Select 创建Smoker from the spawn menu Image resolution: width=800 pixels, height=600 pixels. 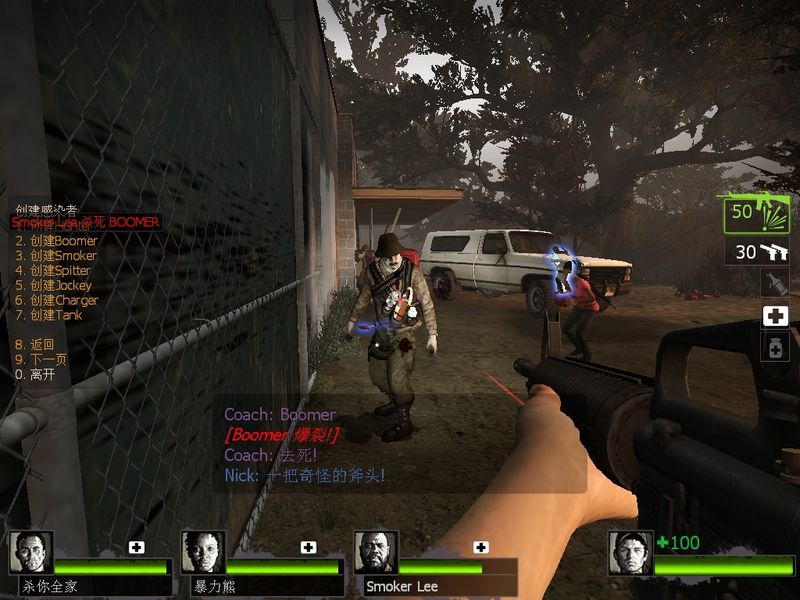tap(56, 256)
